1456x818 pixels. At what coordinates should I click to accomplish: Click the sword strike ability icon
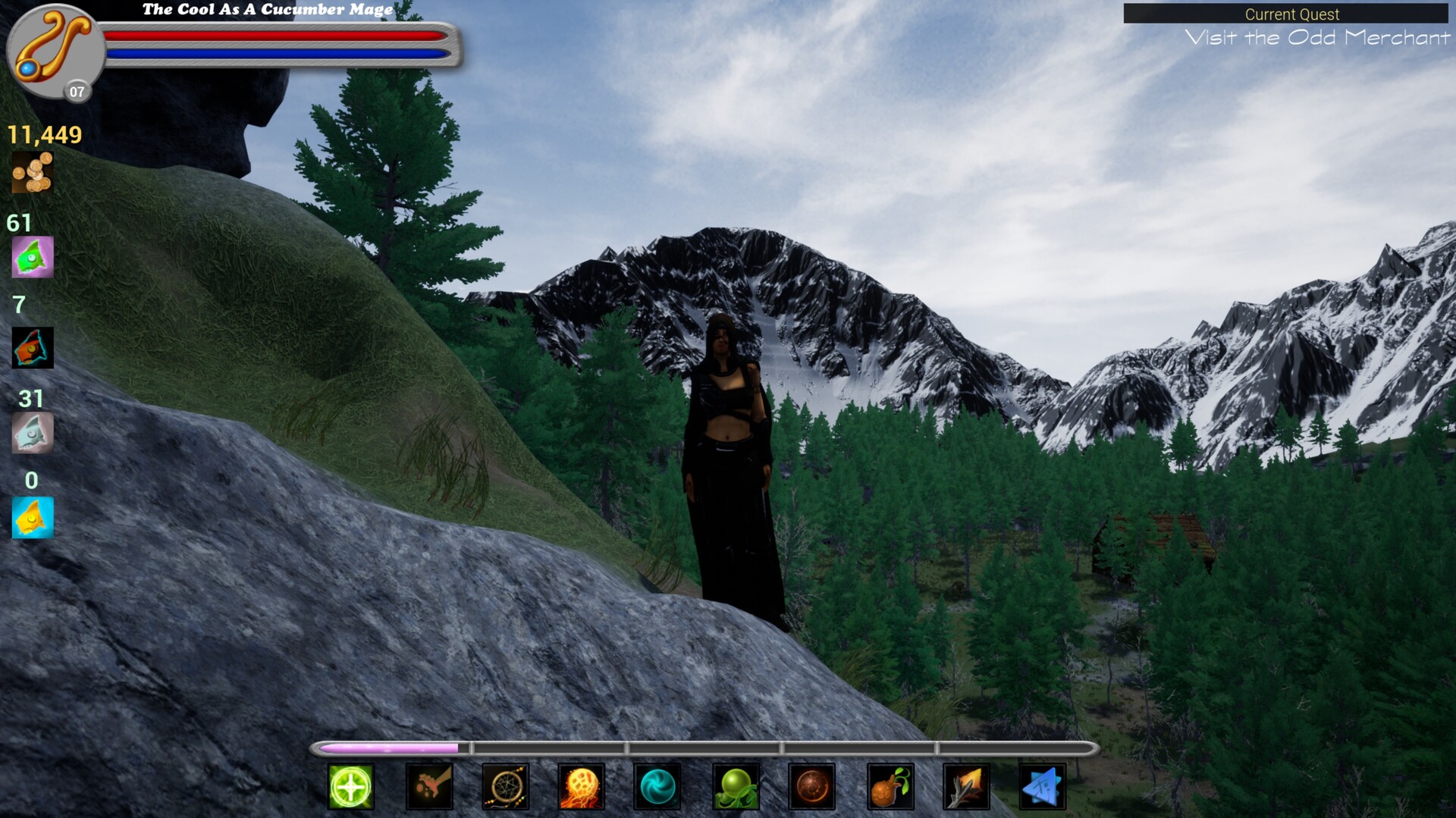click(x=966, y=787)
